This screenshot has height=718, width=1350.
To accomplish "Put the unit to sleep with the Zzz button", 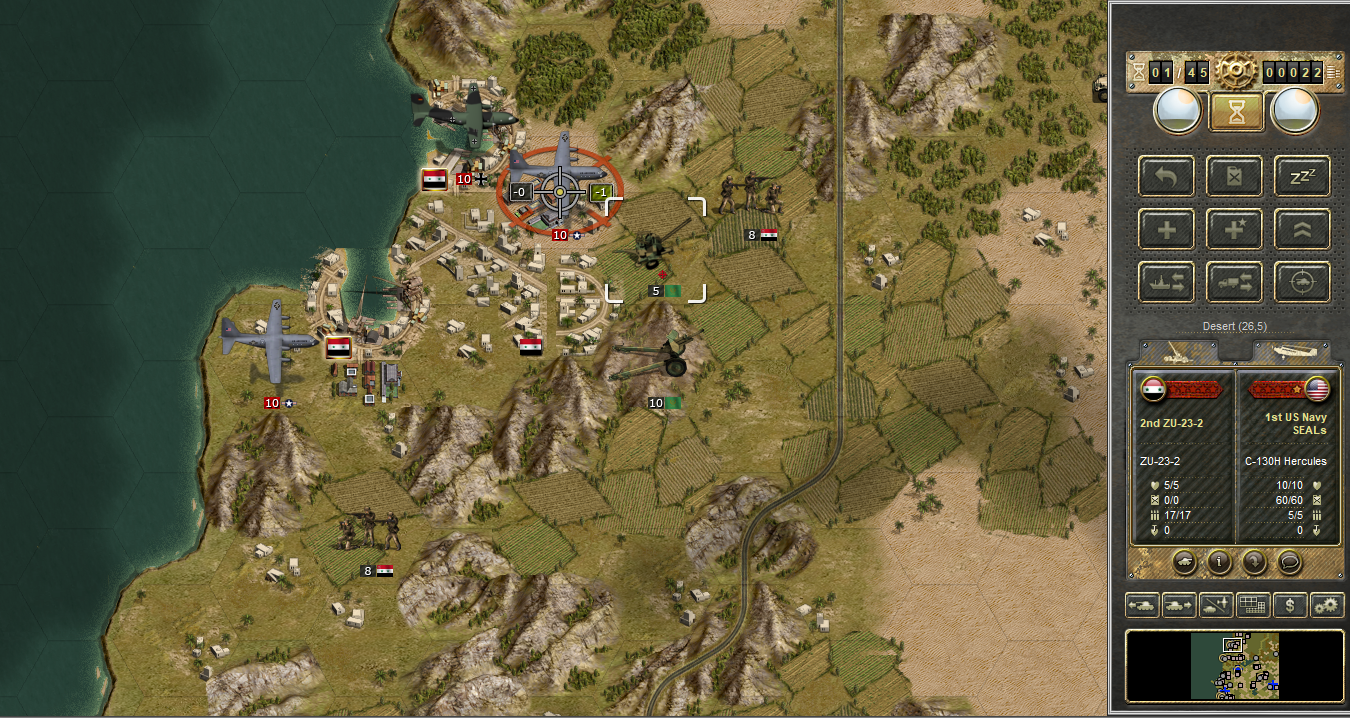I will tap(1302, 177).
